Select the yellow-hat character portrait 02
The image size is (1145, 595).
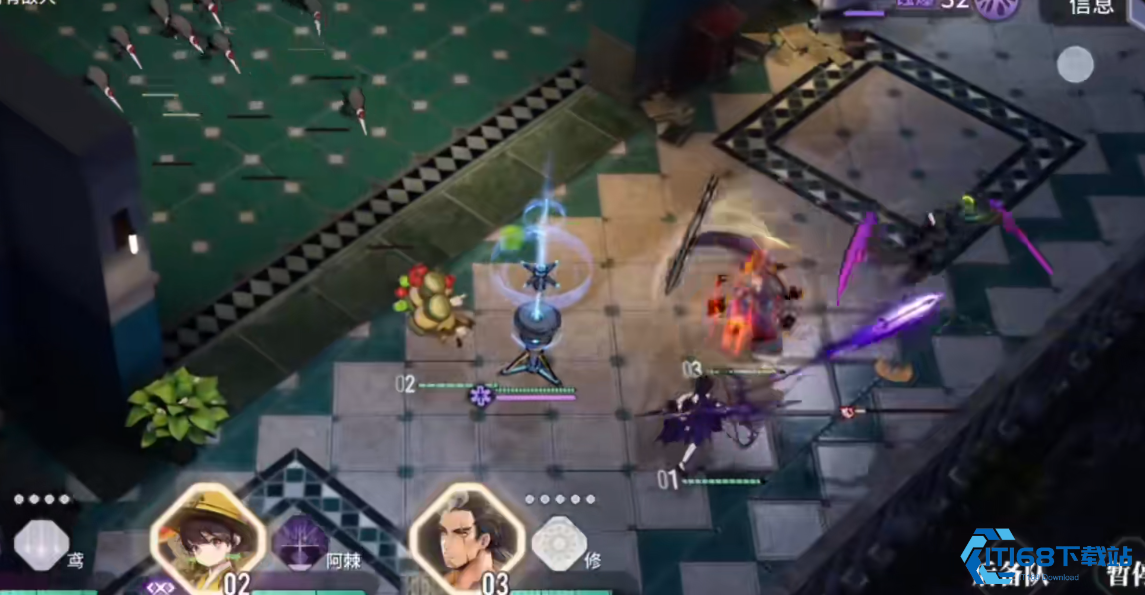click(x=208, y=537)
